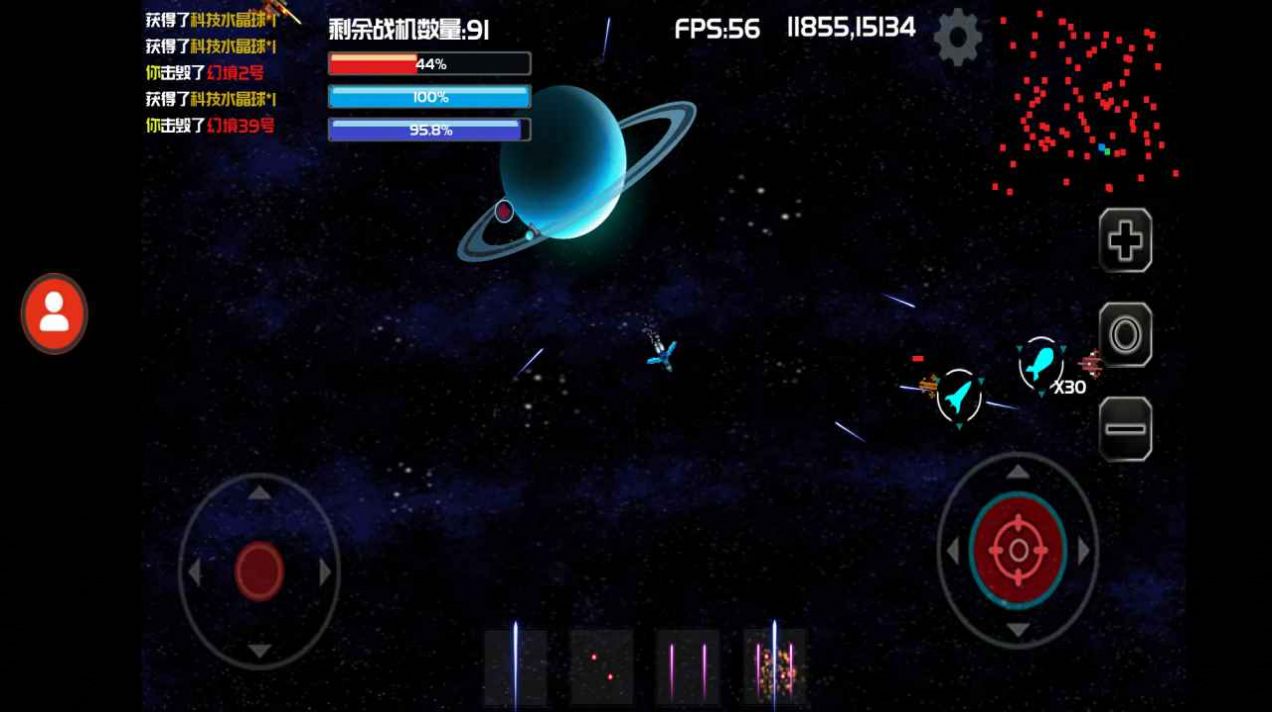Viewport: 1272px width, 712px height.
Task: Select the combined laser and sparks weapon slot
Action: click(774, 666)
